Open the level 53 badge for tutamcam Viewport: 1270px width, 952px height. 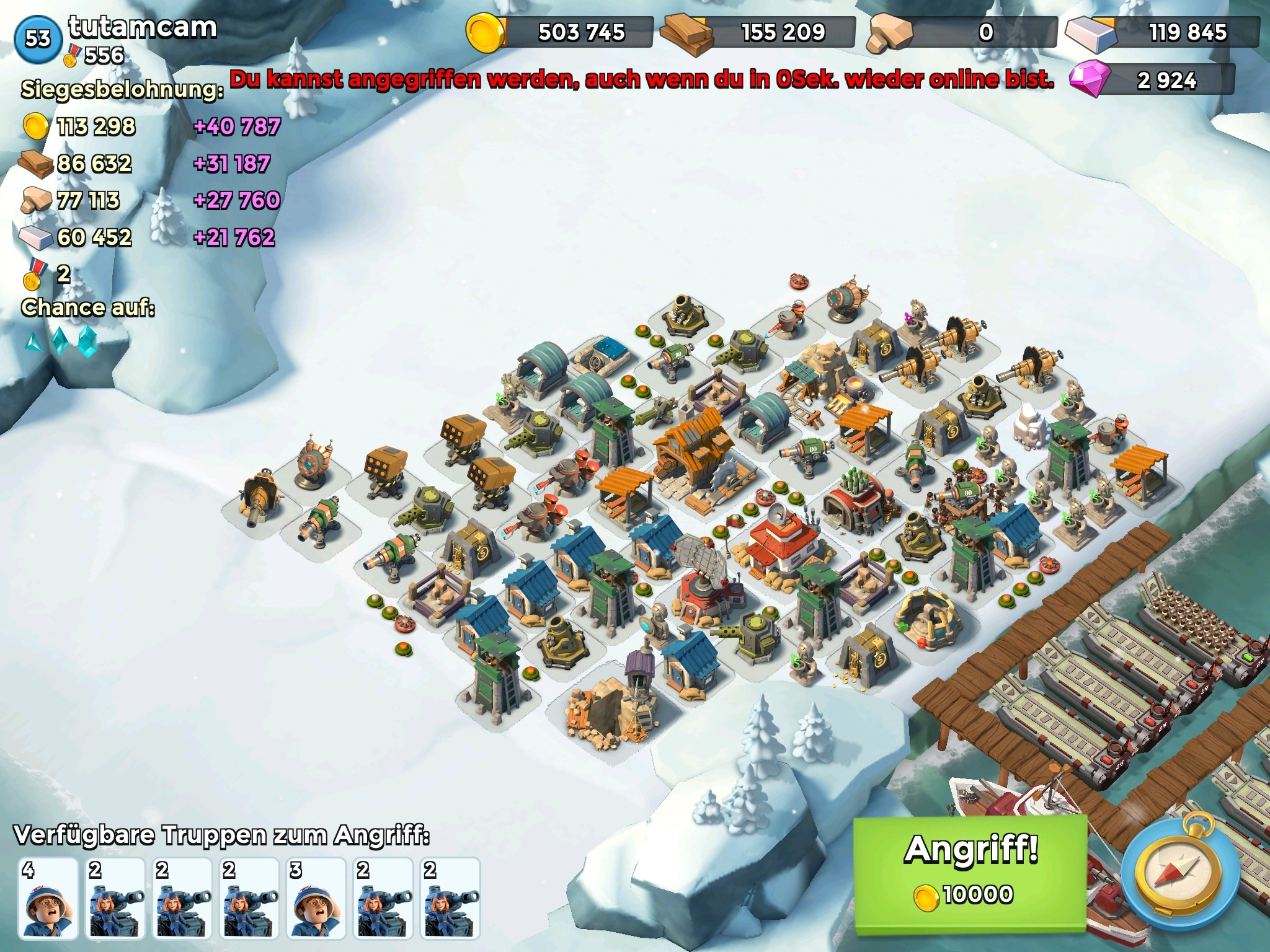[x=37, y=38]
